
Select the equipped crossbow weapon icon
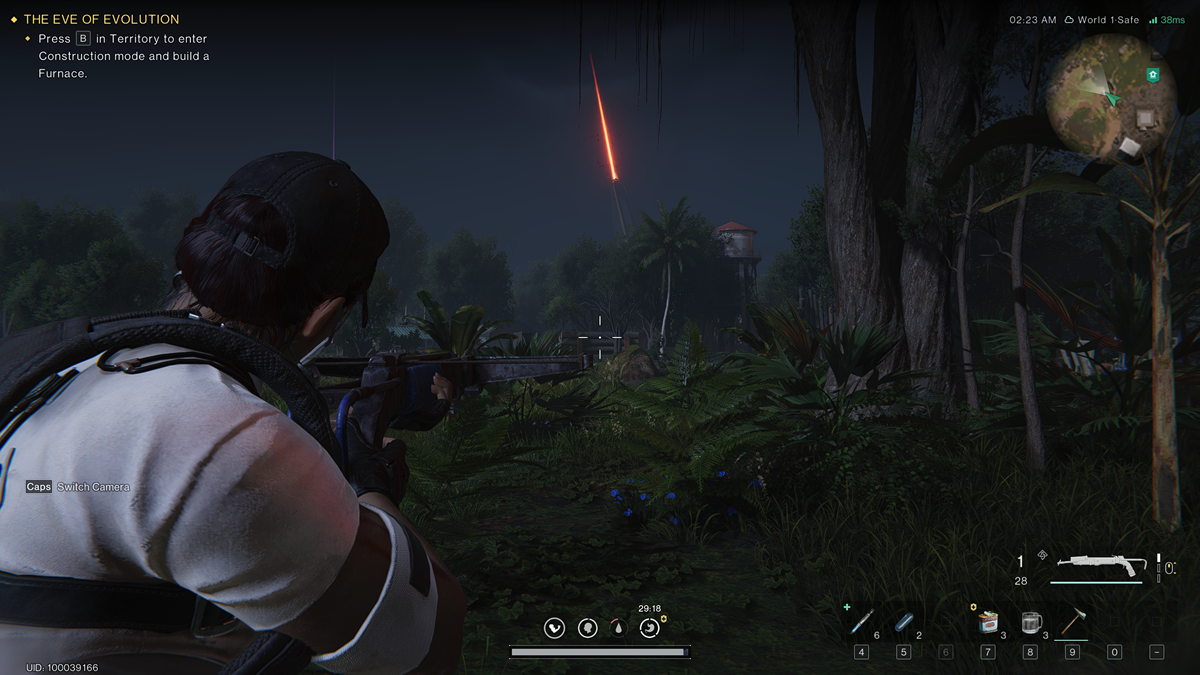(x=1098, y=565)
